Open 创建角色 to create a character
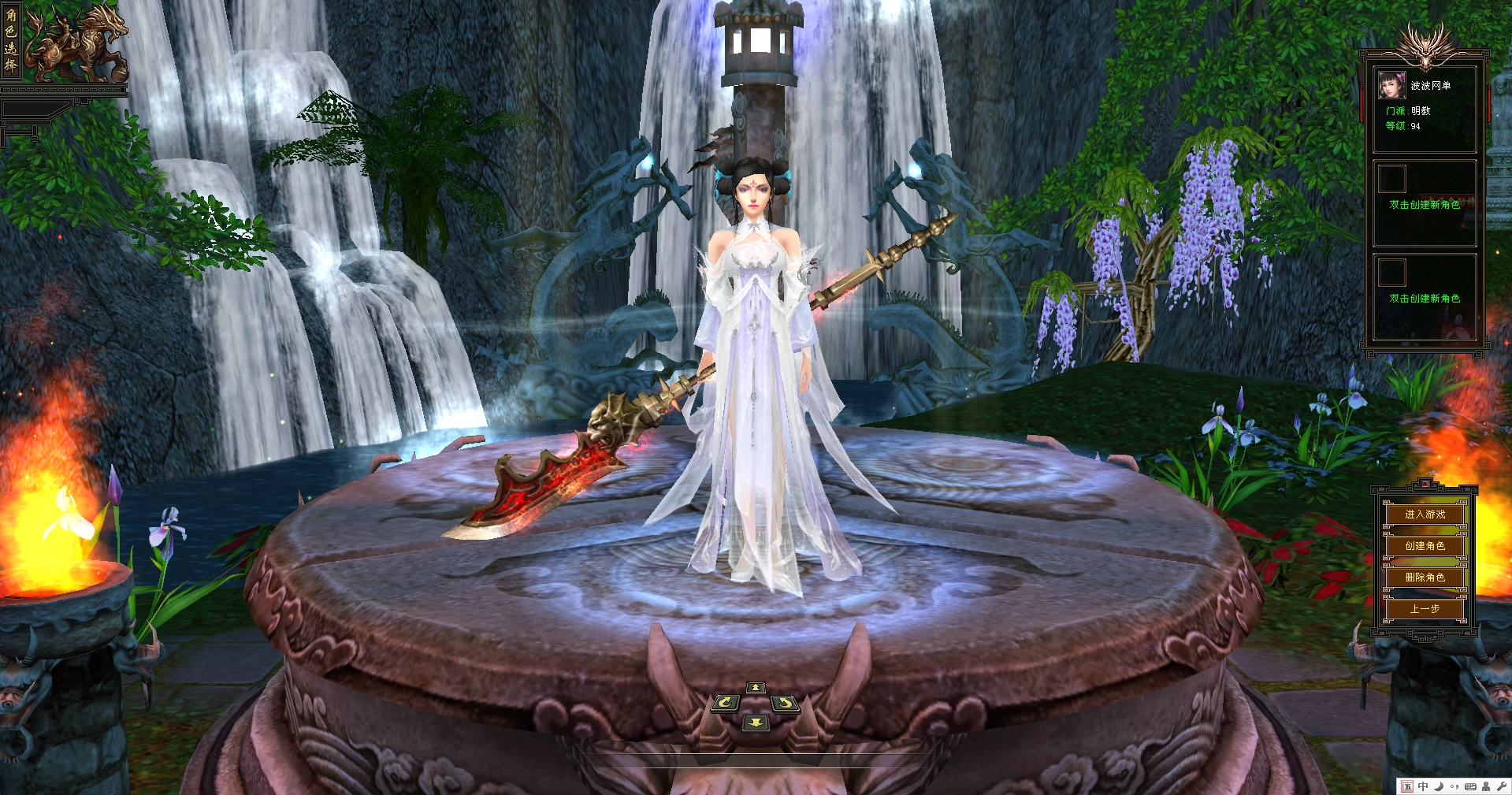 pos(1425,546)
